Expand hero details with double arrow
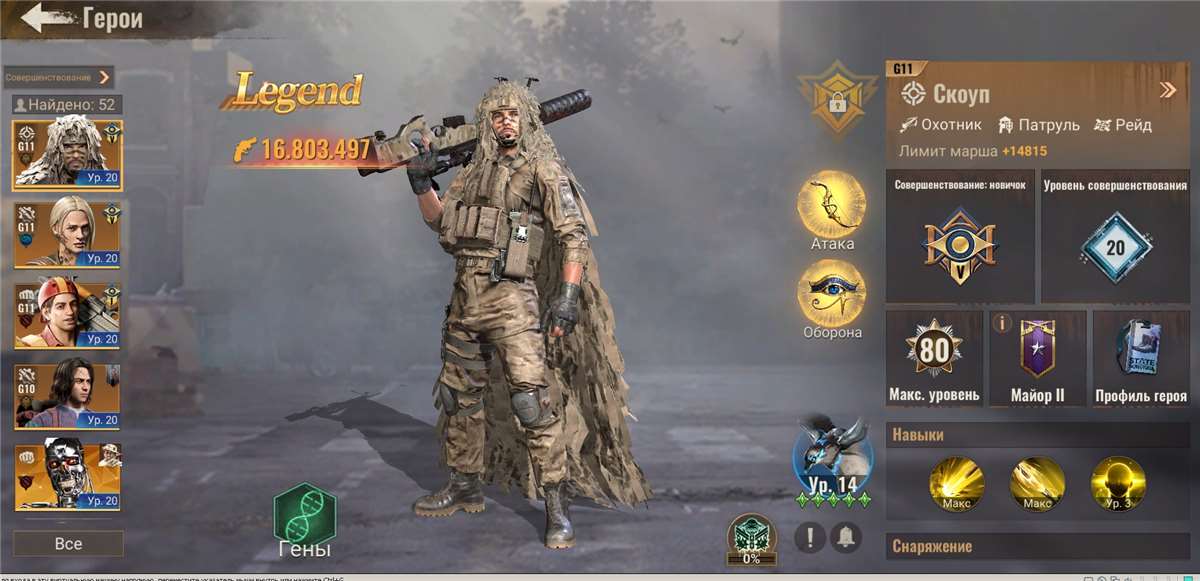Viewport: 1200px width, 581px height. (1167, 91)
